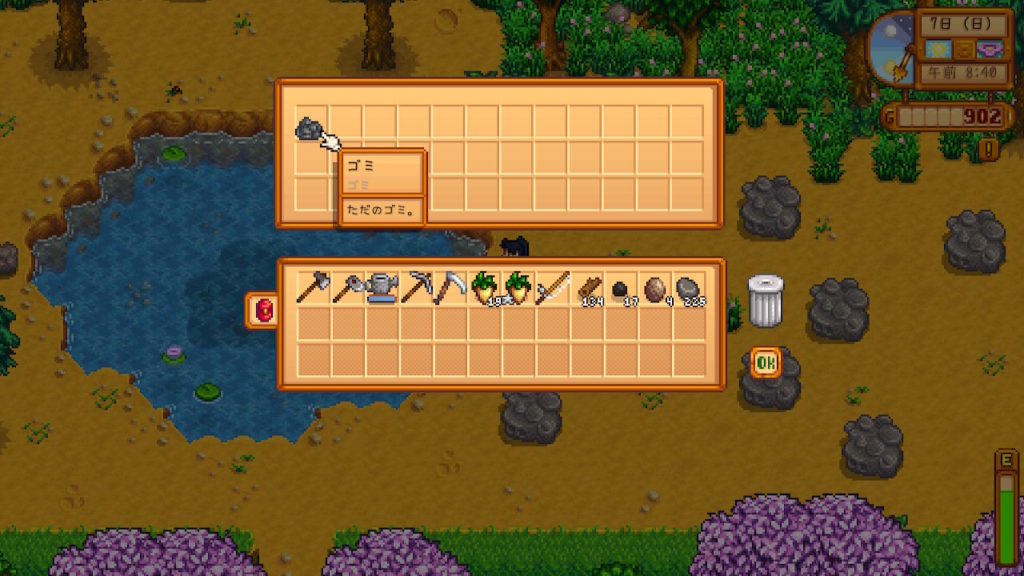Select the brown geode stack of 4
The image size is (1024, 576).
[x=655, y=288]
